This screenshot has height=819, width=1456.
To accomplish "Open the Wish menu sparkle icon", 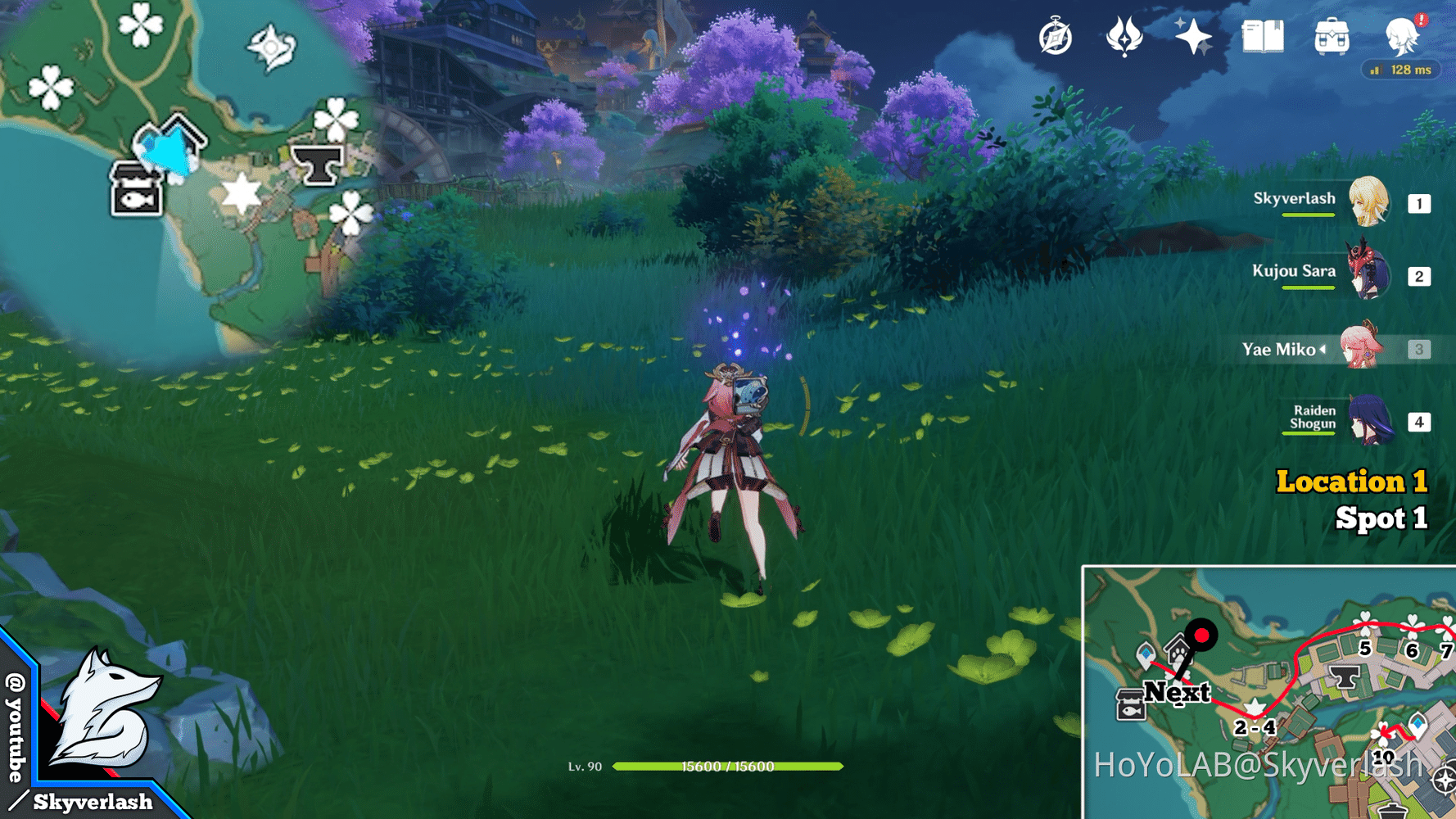I will [x=1194, y=37].
